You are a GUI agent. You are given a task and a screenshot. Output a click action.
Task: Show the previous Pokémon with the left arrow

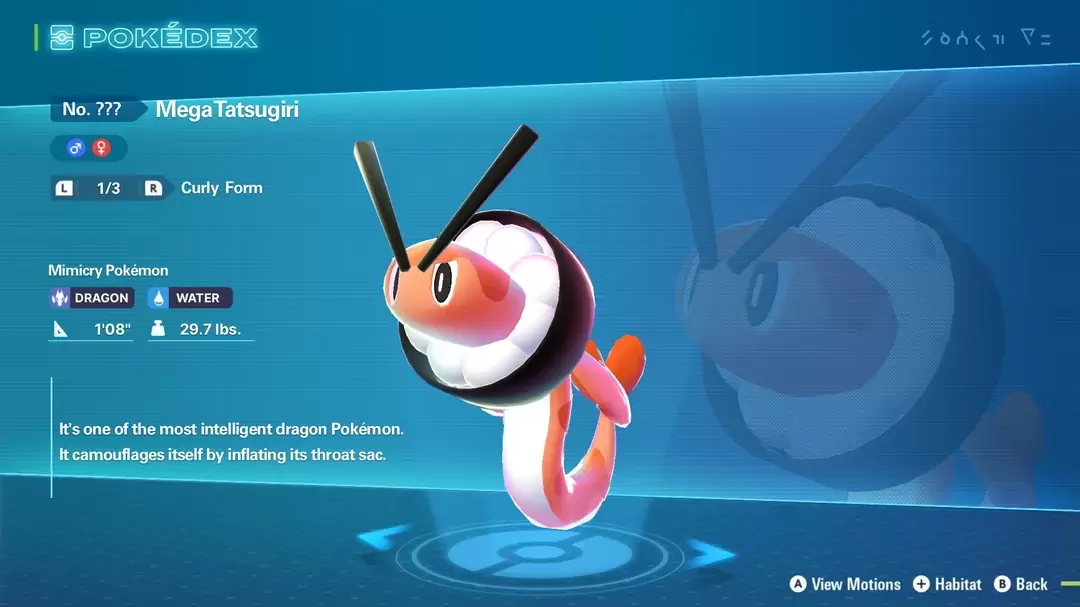[383, 539]
